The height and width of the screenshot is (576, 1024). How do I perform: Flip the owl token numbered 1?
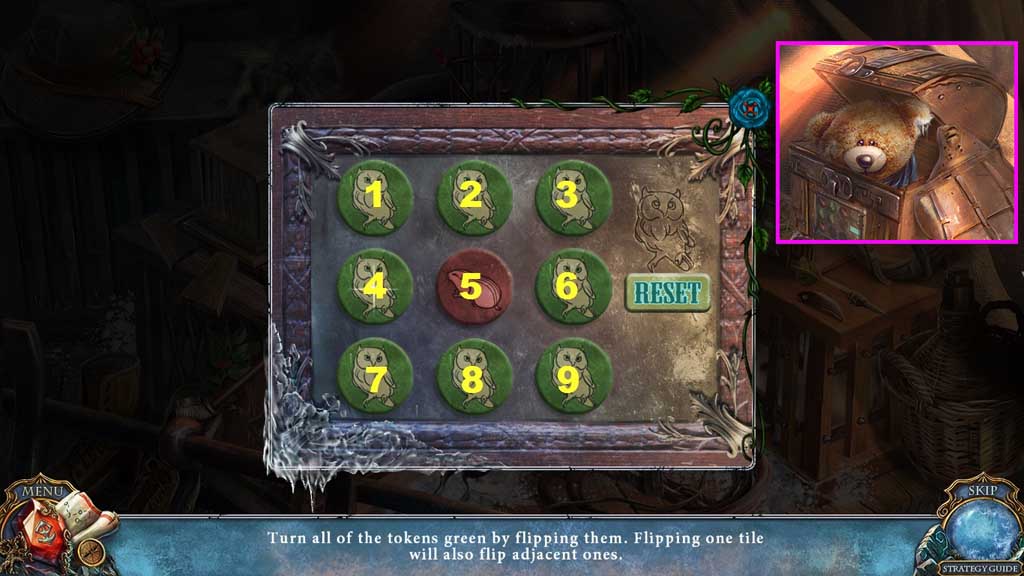click(x=376, y=196)
